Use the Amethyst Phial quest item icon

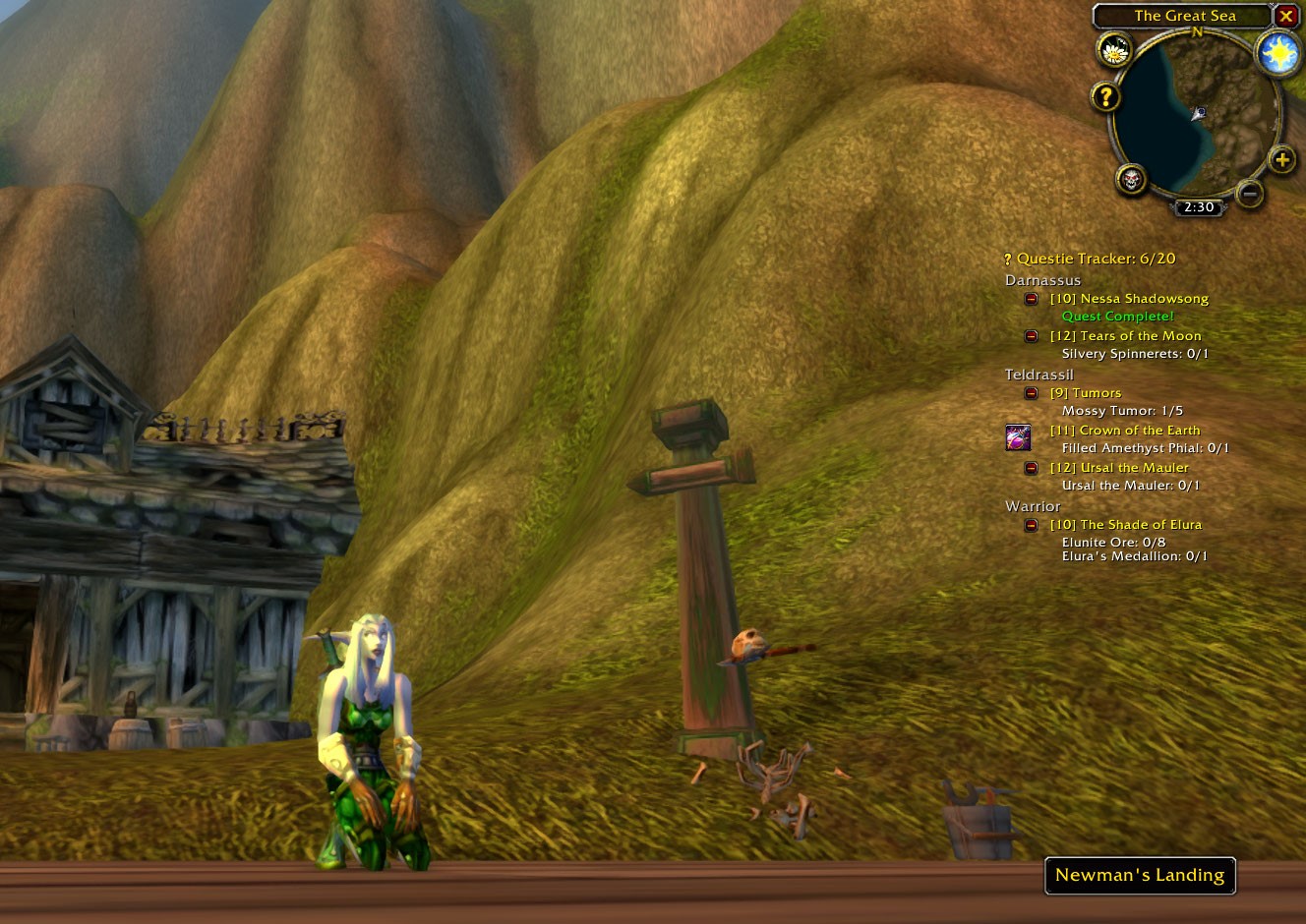point(1018,437)
